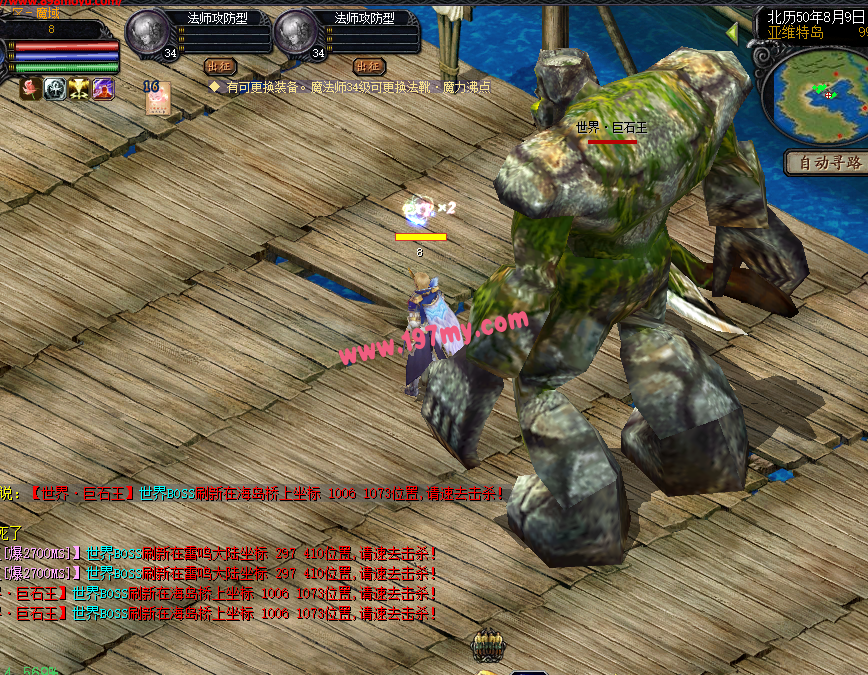Click the 自动寻路 auto-pathfinding button
The width and height of the screenshot is (868, 675).
coord(826,163)
